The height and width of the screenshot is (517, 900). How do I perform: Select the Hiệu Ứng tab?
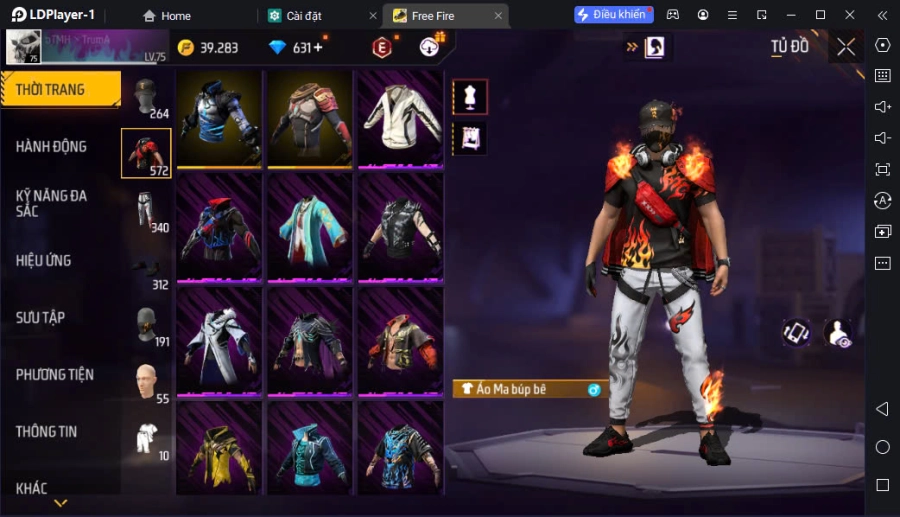(x=43, y=261)
